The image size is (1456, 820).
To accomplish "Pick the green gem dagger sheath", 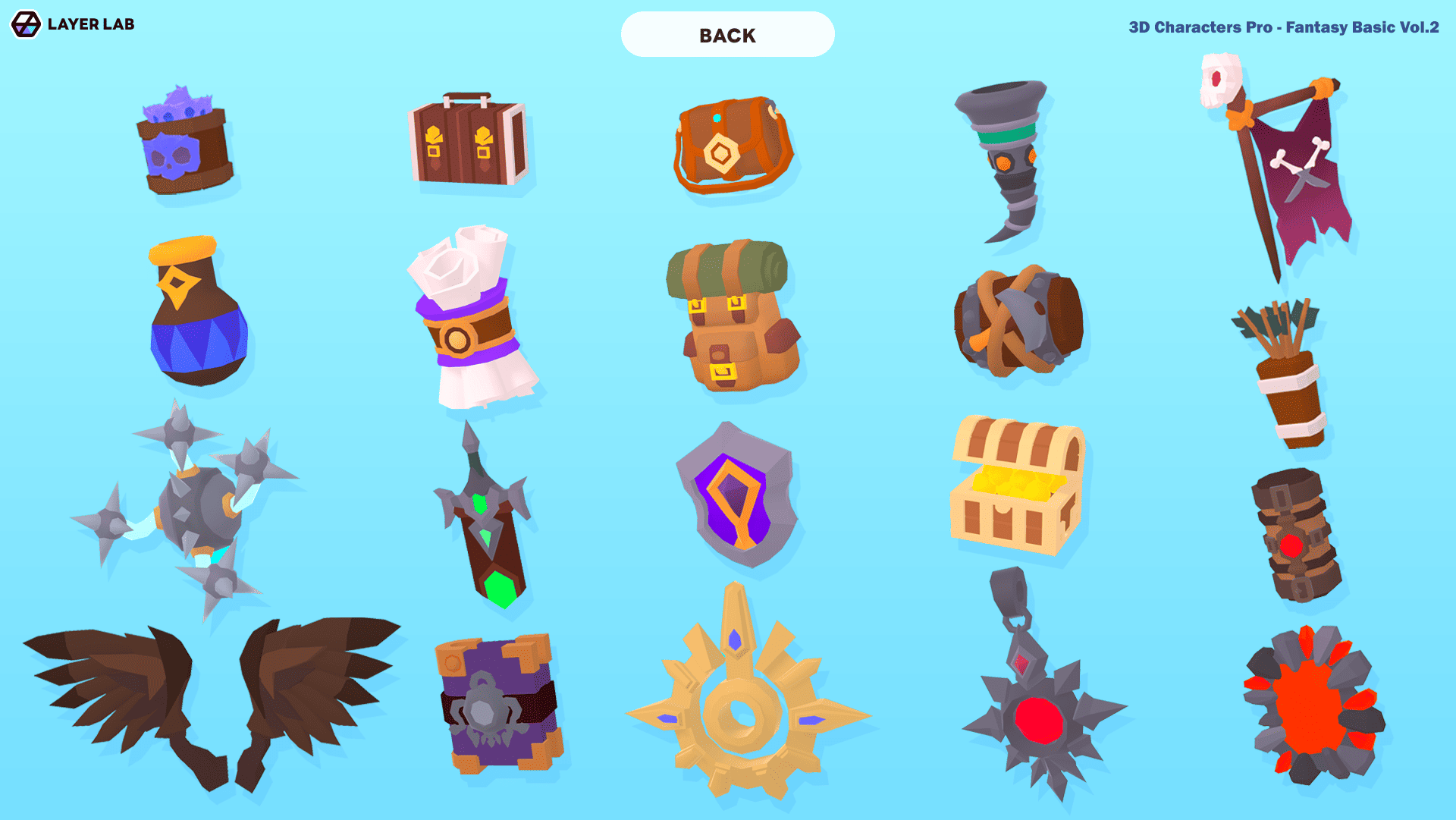I will tap(485, 523).
